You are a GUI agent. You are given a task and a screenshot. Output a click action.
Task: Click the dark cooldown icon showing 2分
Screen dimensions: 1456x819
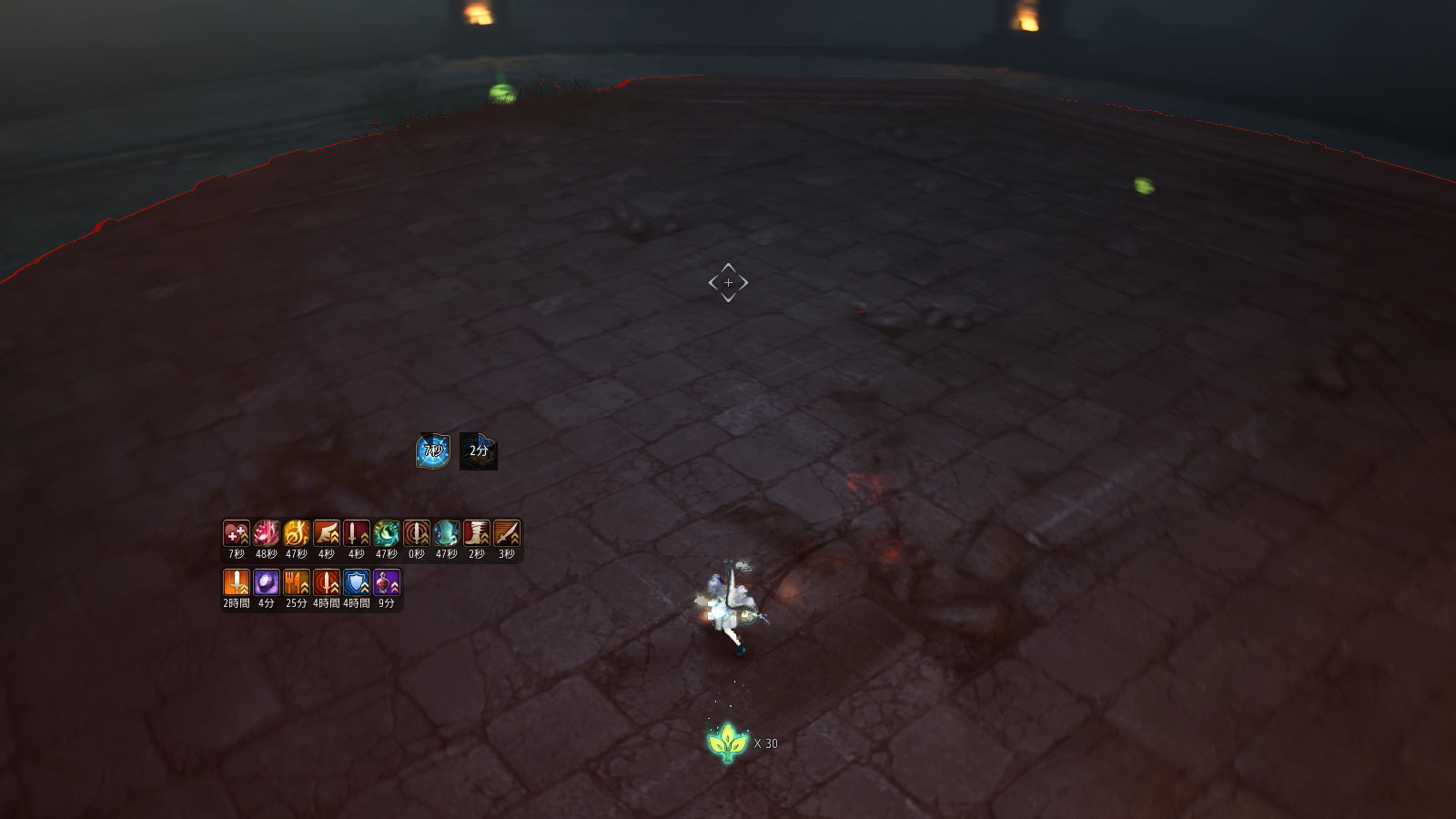[479, 451]
